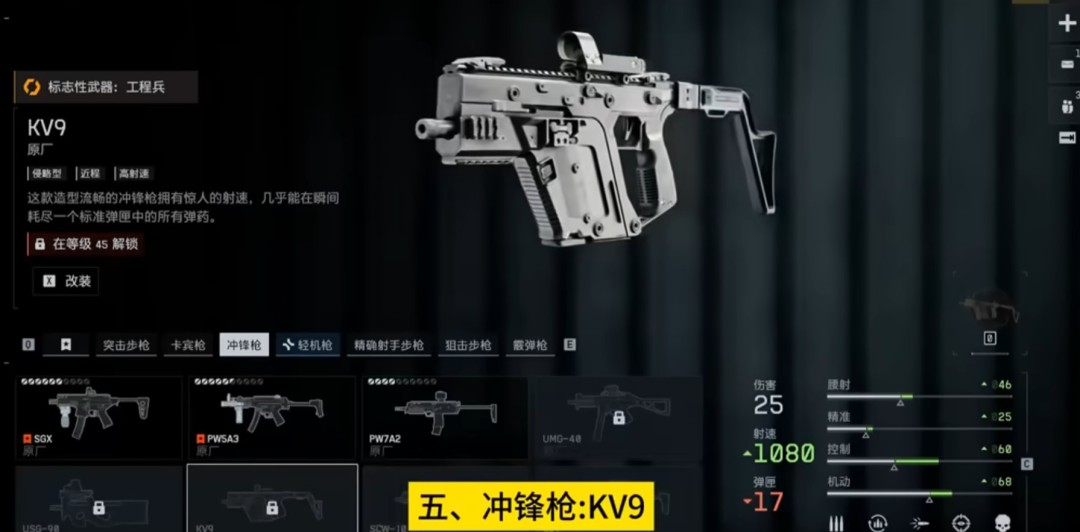This screenshot has height=532, width=1080.
Task: Pick the PW7A2 weapon tile
Action: (444, 417)
